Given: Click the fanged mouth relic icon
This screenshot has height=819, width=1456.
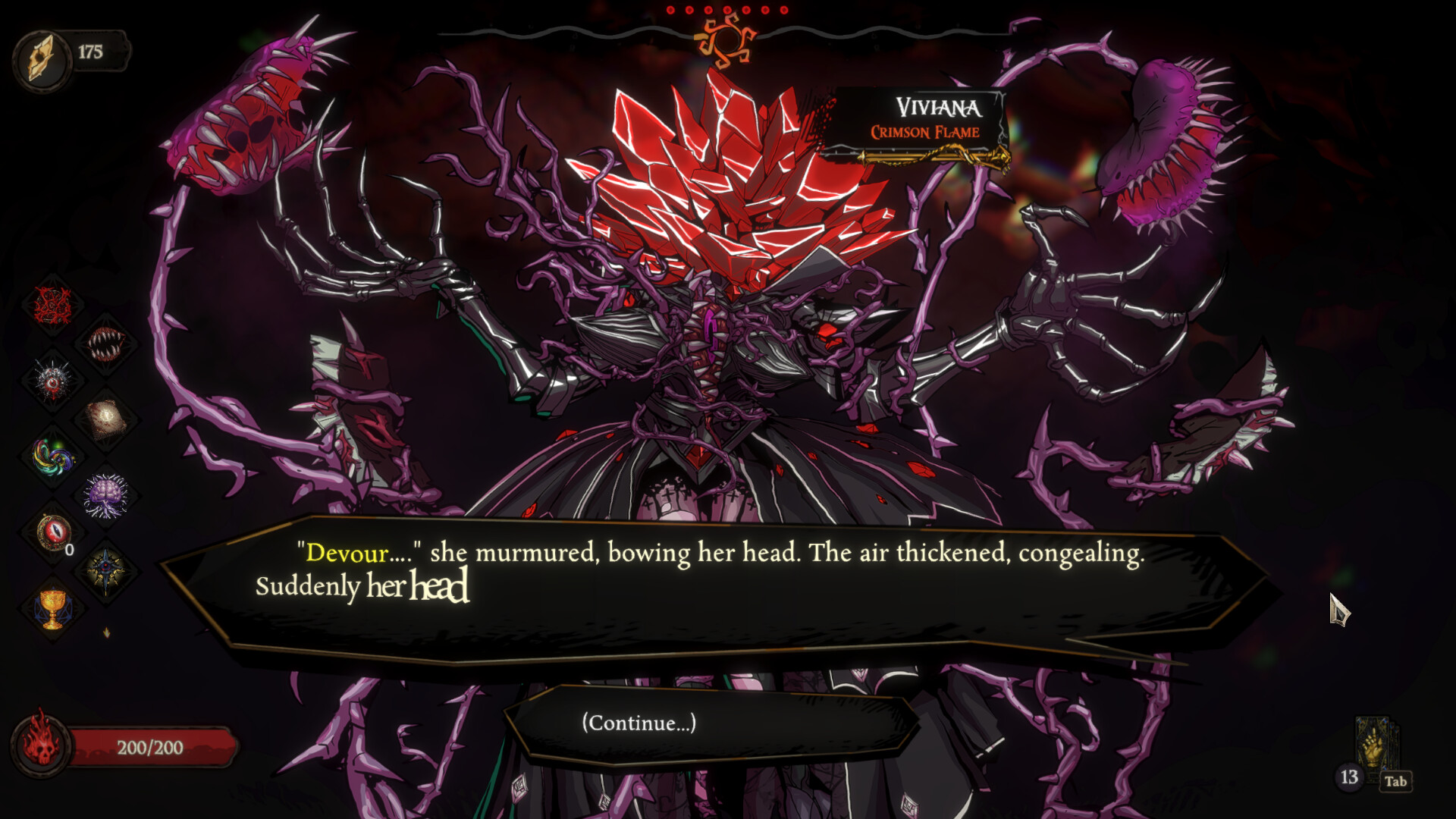Looking at the screenshot, I should pyautogui.click(x=106, y=345).
